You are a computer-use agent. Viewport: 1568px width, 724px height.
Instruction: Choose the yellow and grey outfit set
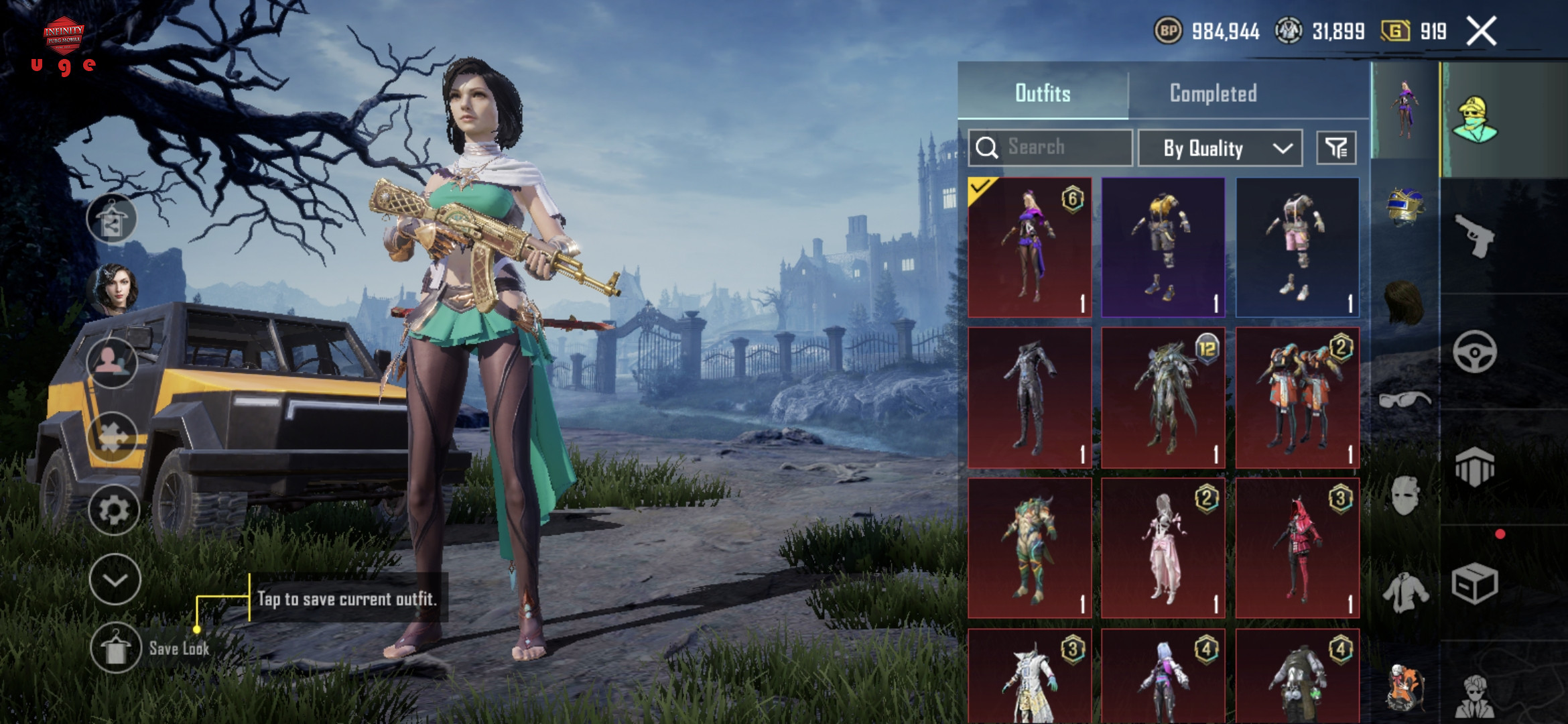1163,247
